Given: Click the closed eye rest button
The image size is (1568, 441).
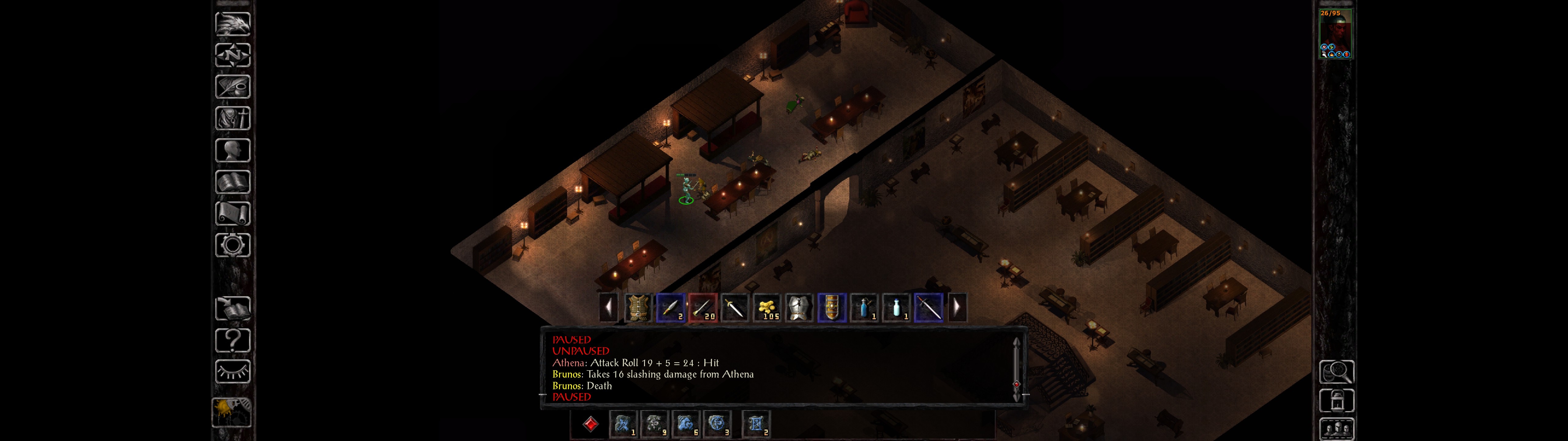Looking at the screenshot, I should pyautogui.click(x=232, y=371).
